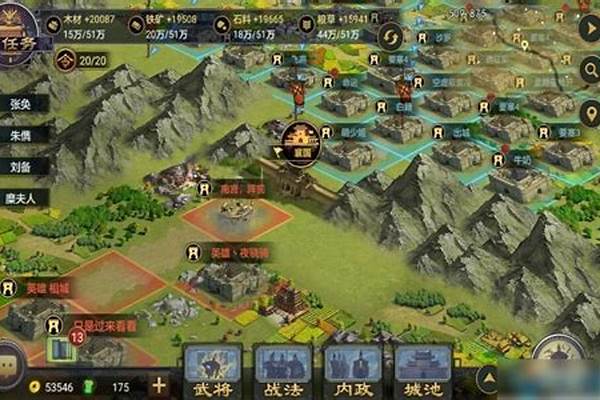Expand the up-arrow button beside 城池
600x400 pixels.
tap(488, 376)
